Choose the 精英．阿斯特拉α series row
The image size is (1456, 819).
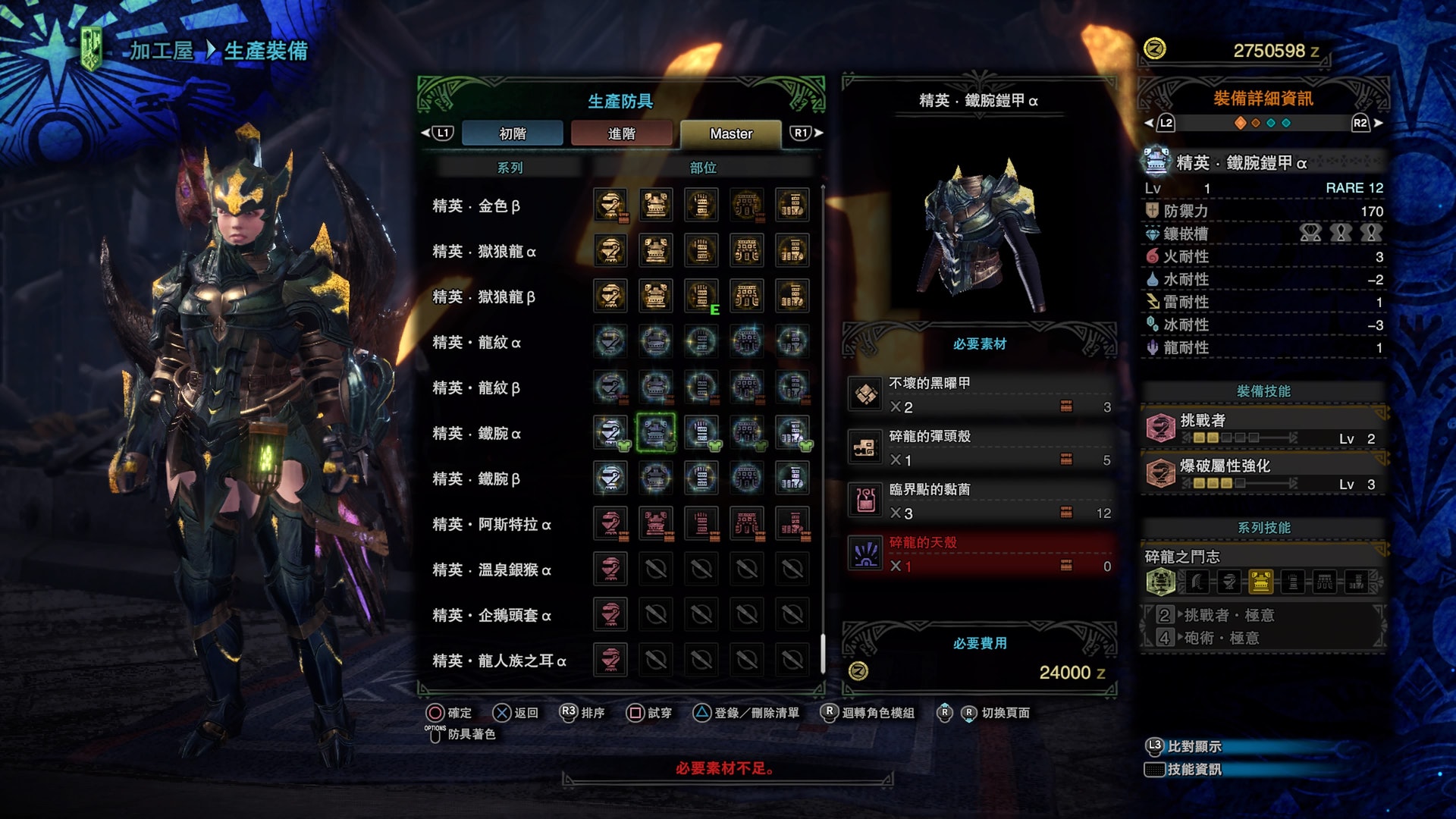pyautogui.click(x=491, y=524)
